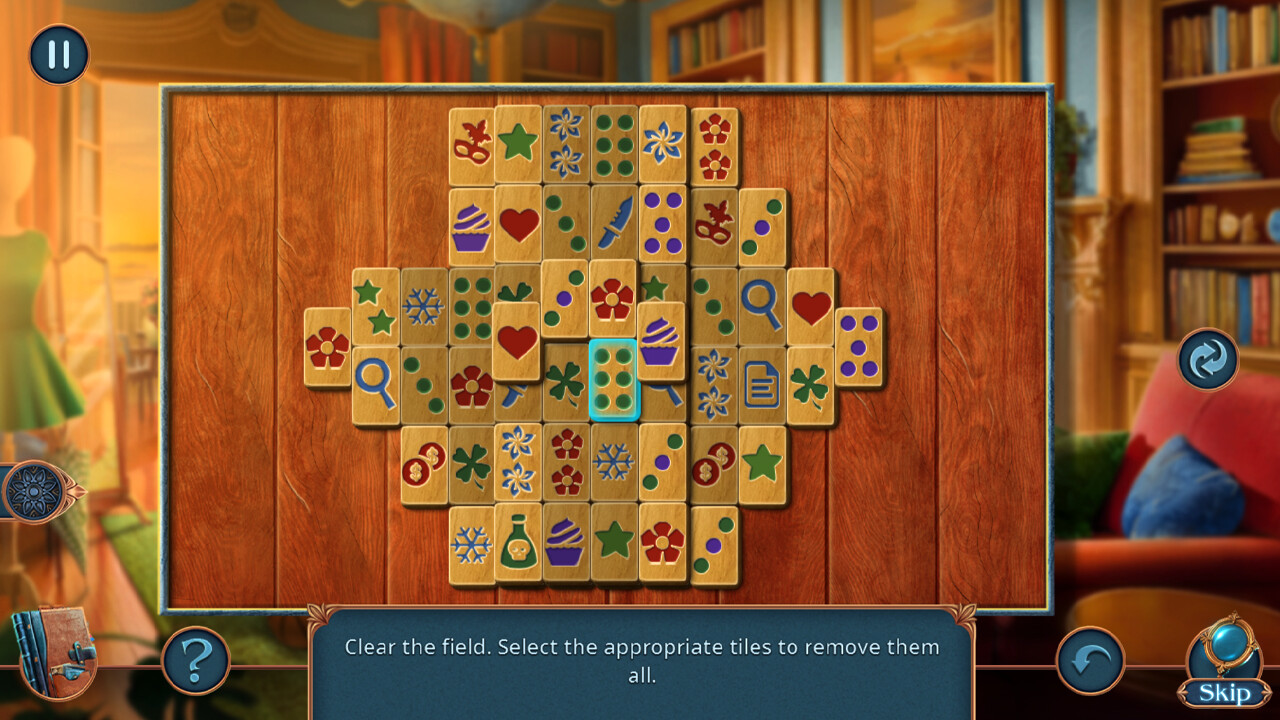Reshuffle the tiles with the circular arrows icon
The height and width of the screenshot is (720, 1280).
tap(1207, 359)
